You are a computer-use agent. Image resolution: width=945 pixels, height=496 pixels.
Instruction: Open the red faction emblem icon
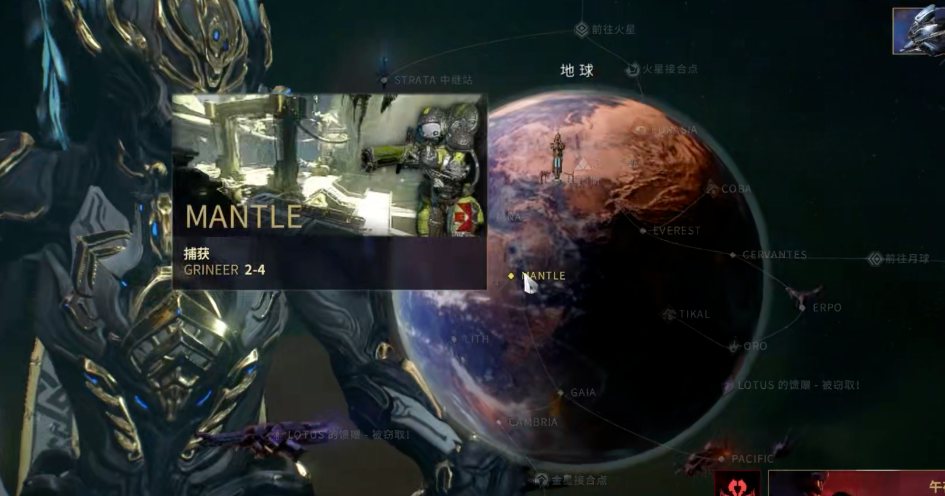pos(738,485)
